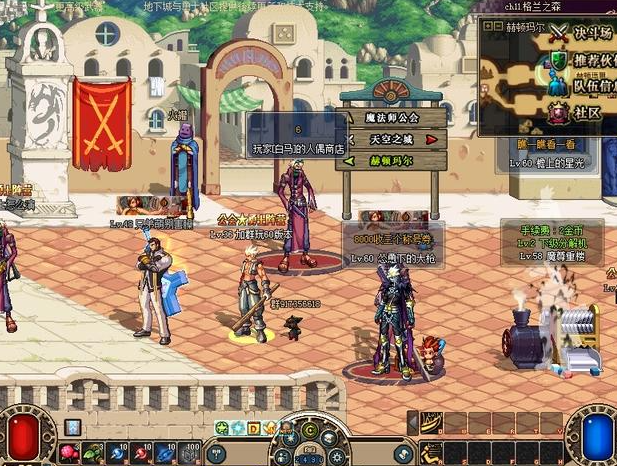The width and height of the screenshot is (617, 466).
Task: Click the yellow D icon above the hotbar
Action: (x=254, y=428)
